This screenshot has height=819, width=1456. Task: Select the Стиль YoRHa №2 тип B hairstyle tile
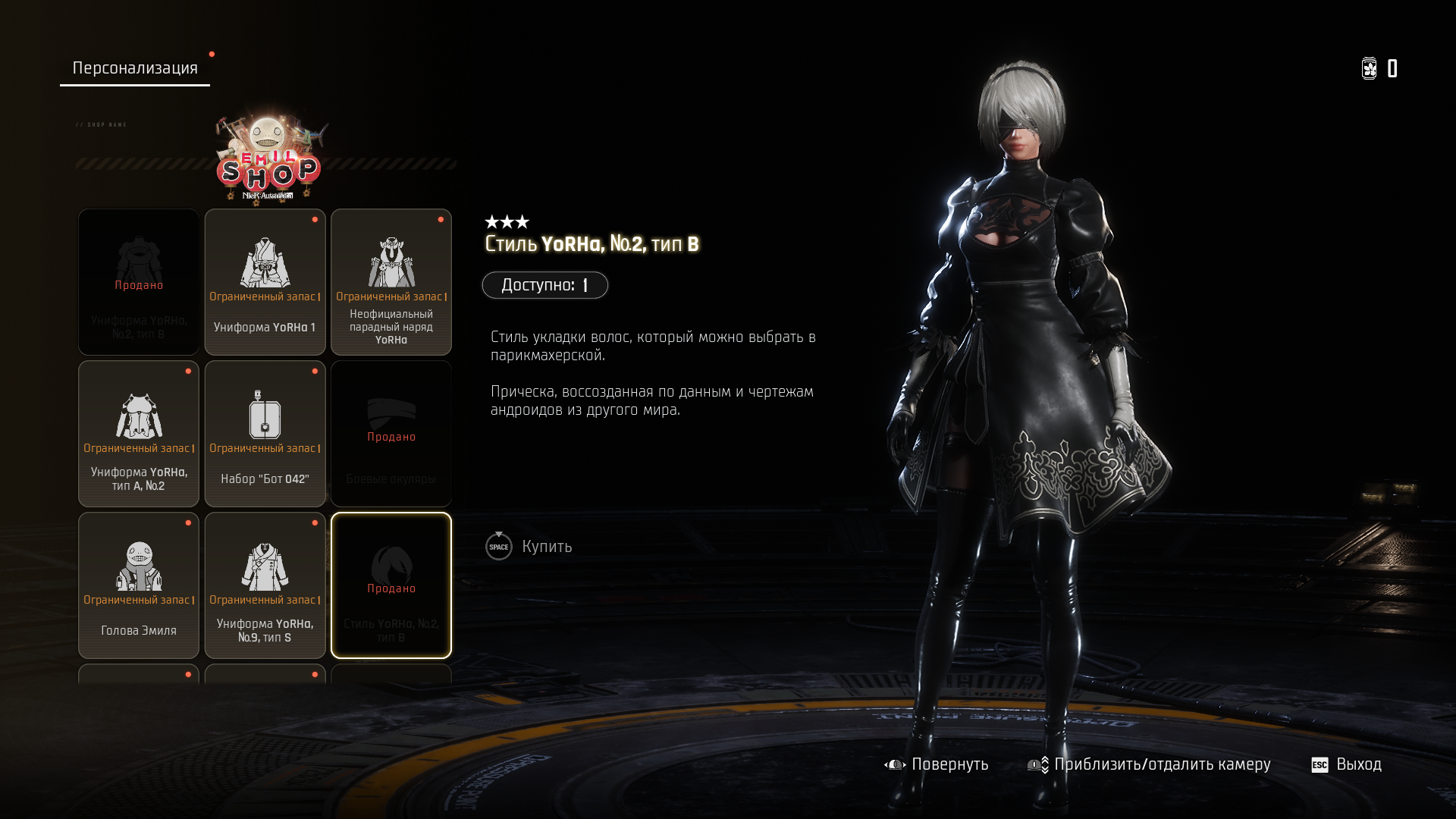click(x=391, y=585)
